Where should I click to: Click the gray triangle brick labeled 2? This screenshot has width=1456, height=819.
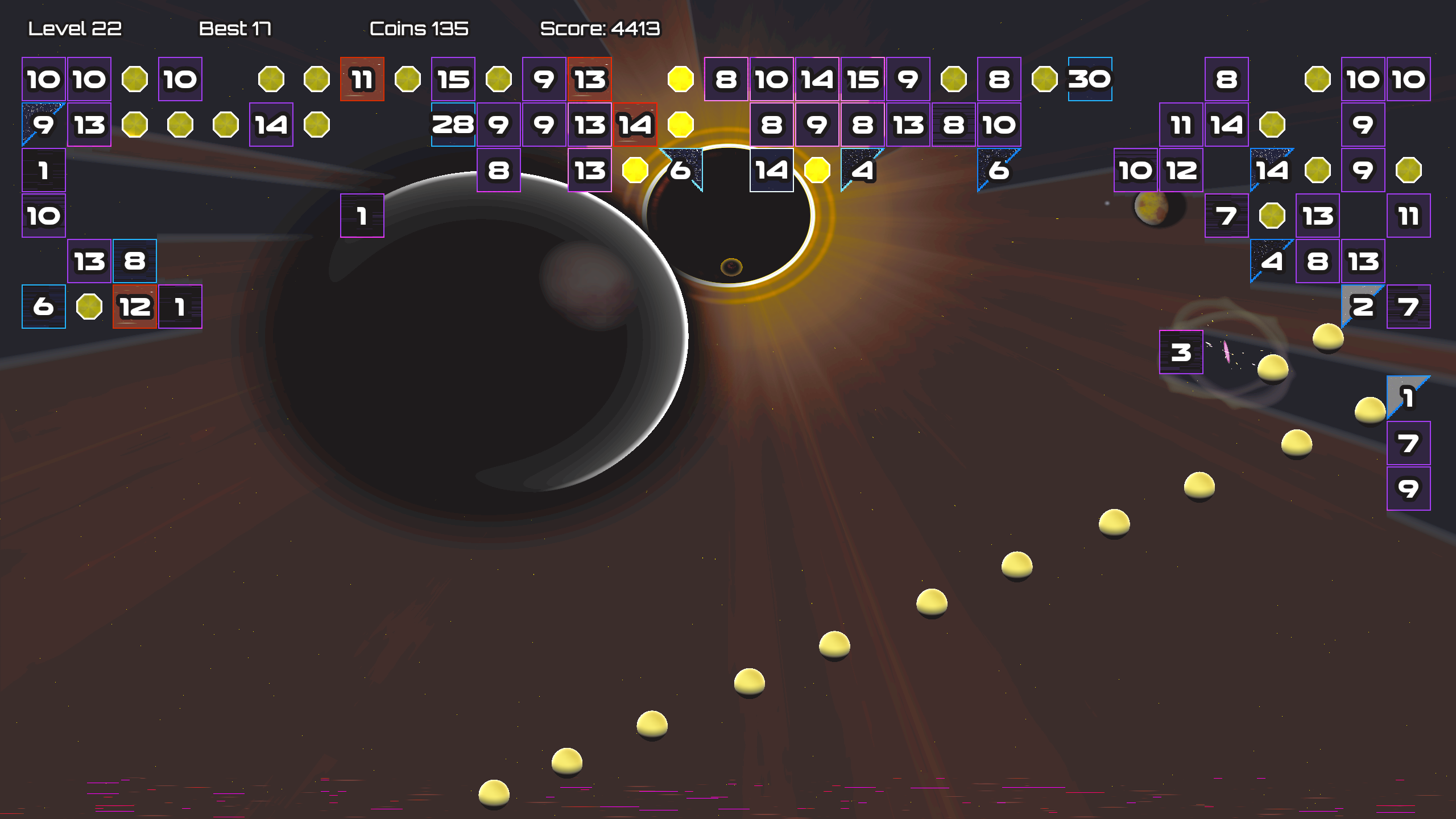[x=1363, y=306]
